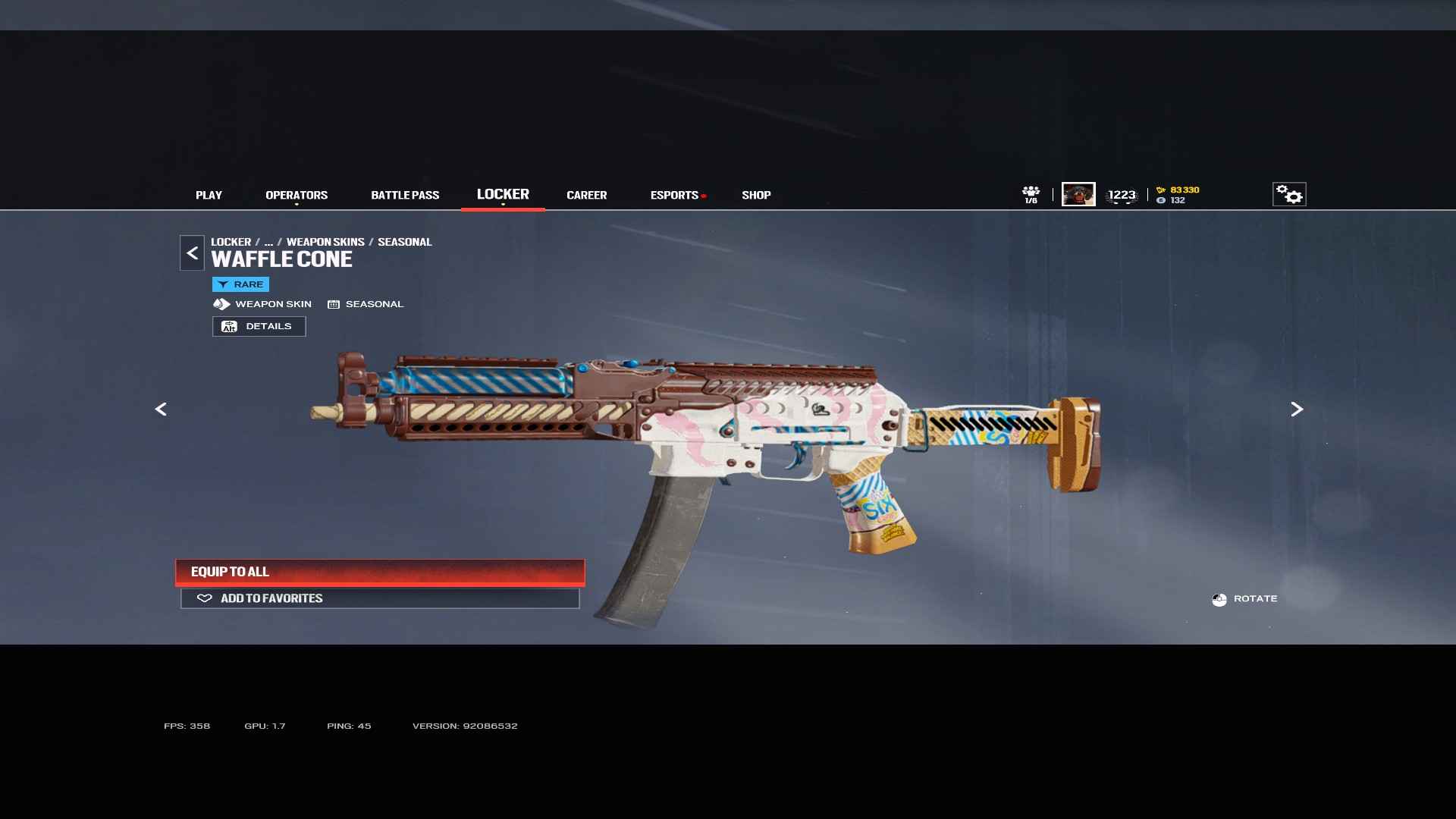Open the Seasonal breadcrumb link
Viewport: 1456px width, 819px height.
coord(404,242)
